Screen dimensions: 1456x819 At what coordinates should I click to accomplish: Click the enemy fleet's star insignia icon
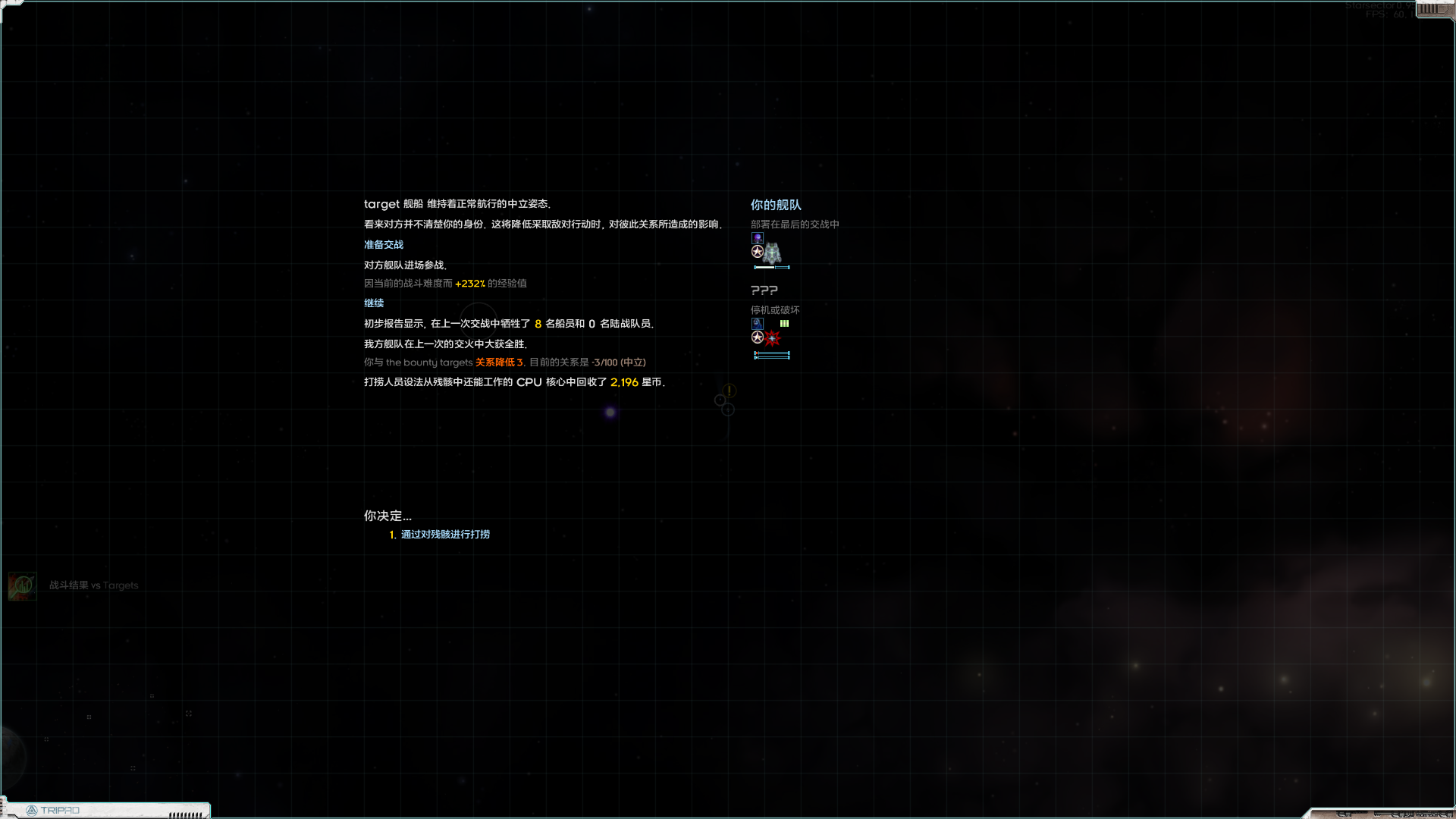[758, 337]
